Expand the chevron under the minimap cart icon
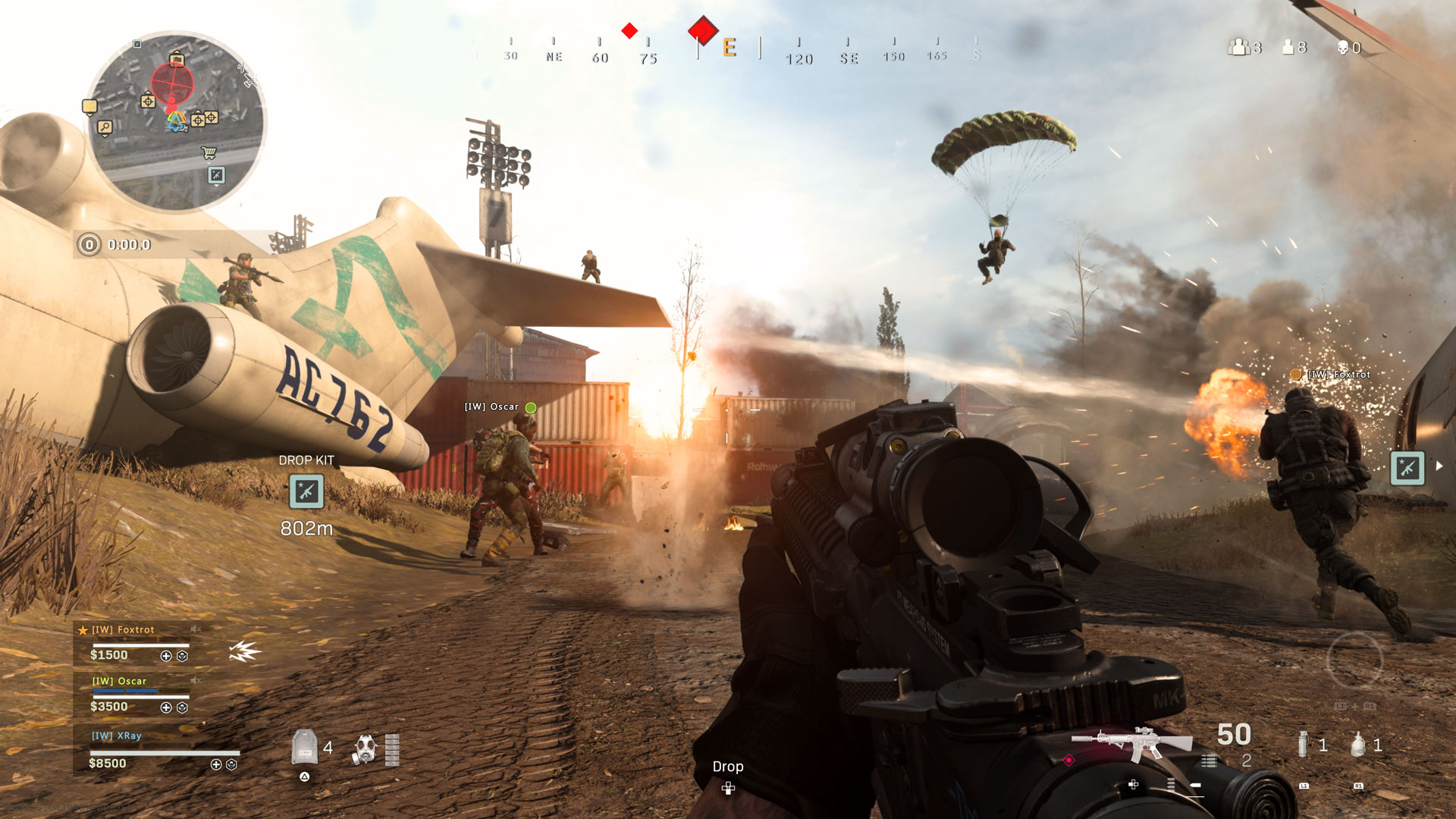 (209, 163)
